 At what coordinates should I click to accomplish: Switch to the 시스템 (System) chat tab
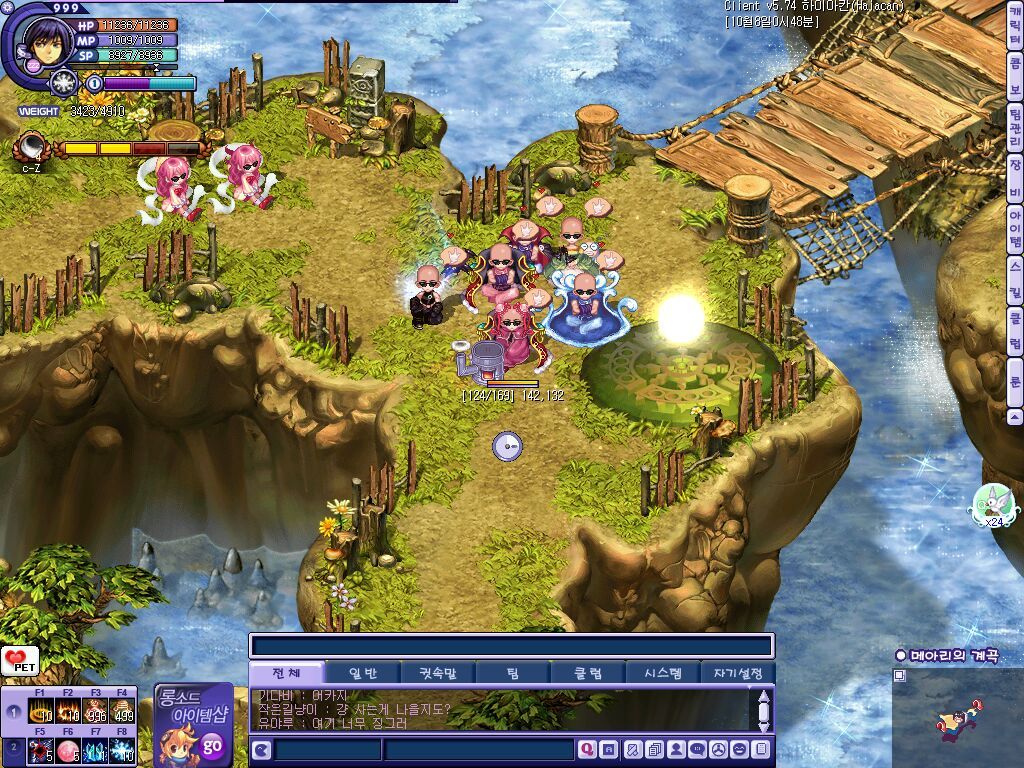click(x=662, y=673)
